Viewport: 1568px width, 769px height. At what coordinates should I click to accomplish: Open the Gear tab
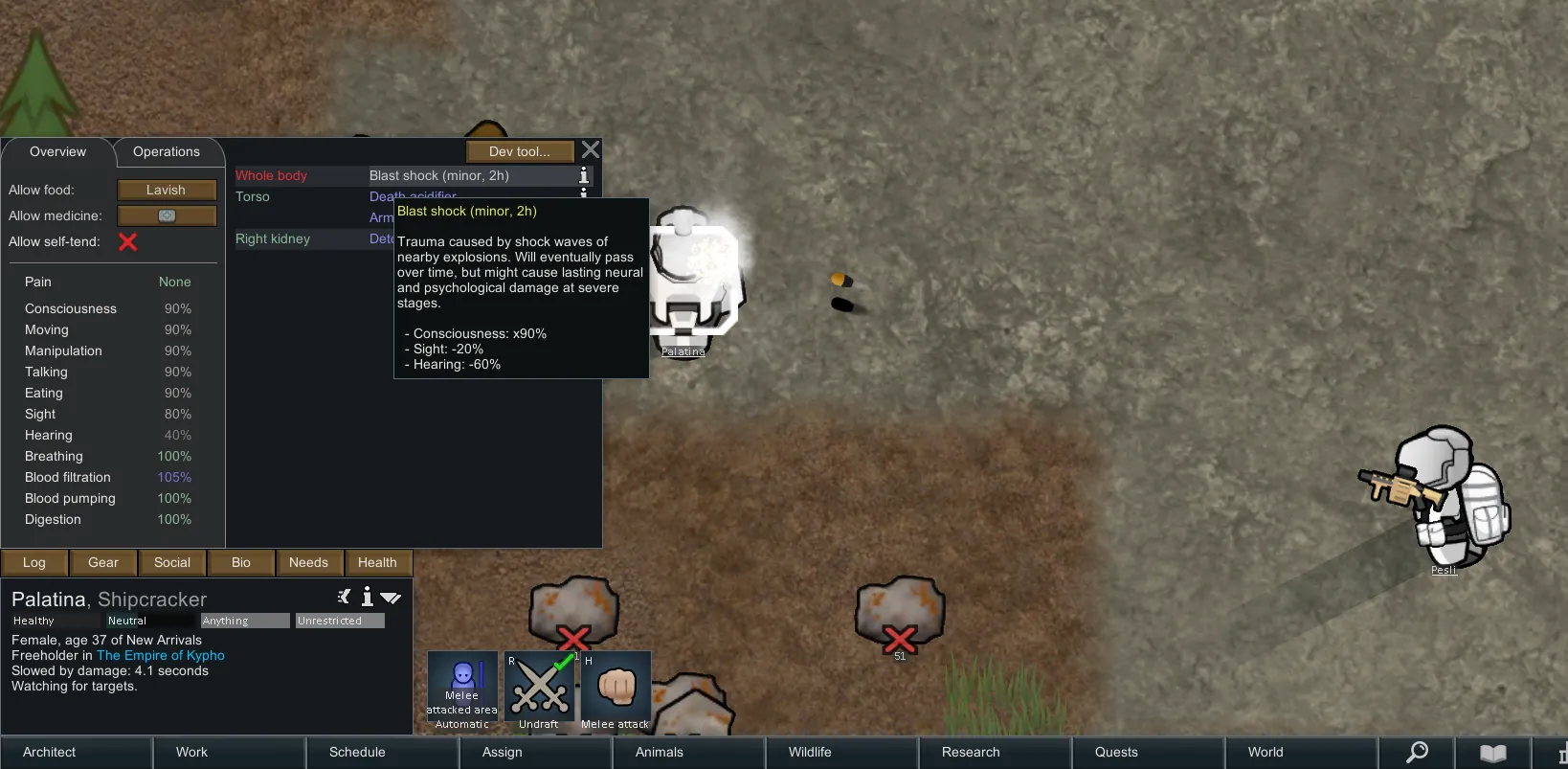pyautogui.click(x=103, y=563)
